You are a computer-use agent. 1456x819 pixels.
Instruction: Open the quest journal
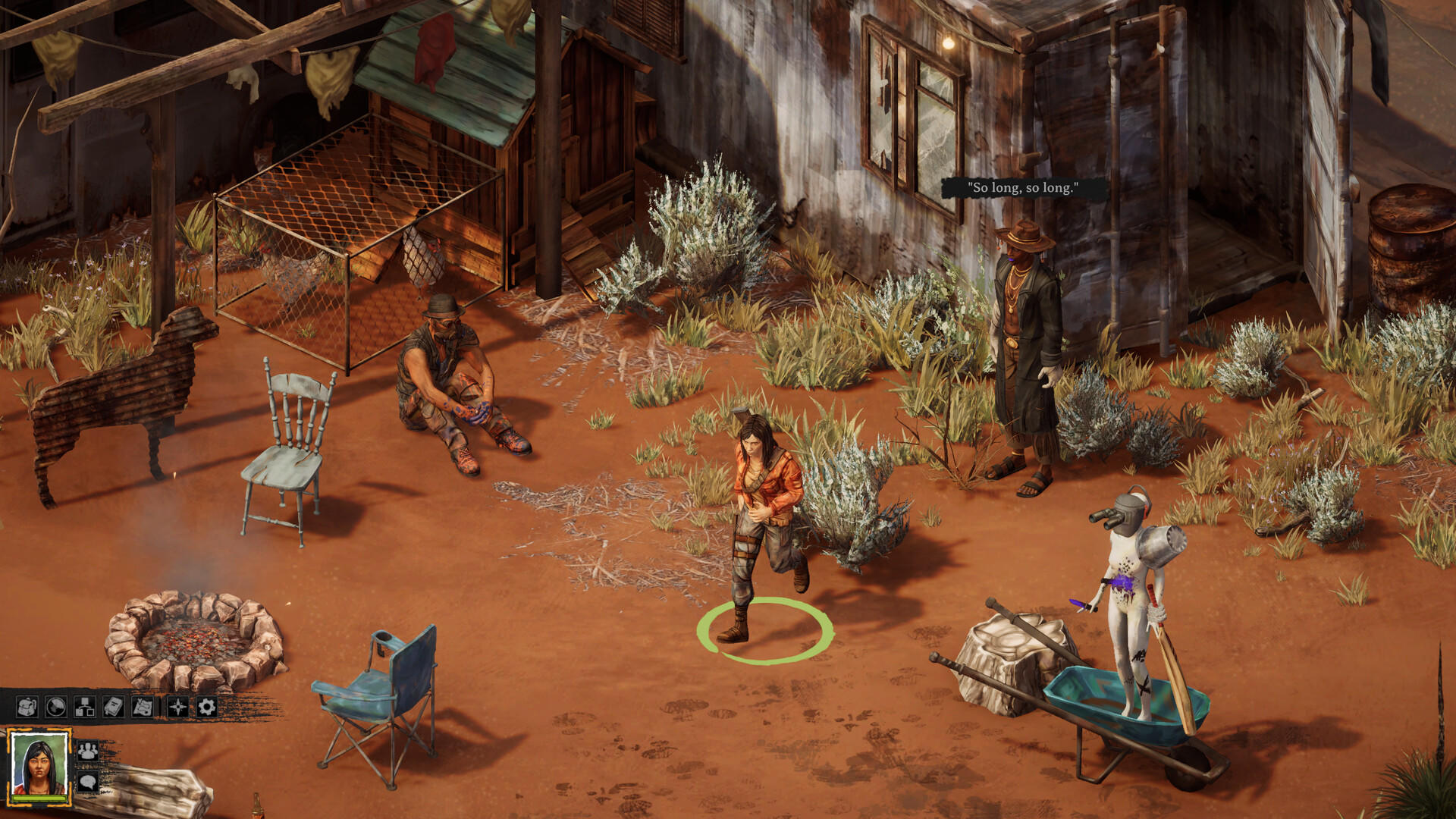(112, 707)
